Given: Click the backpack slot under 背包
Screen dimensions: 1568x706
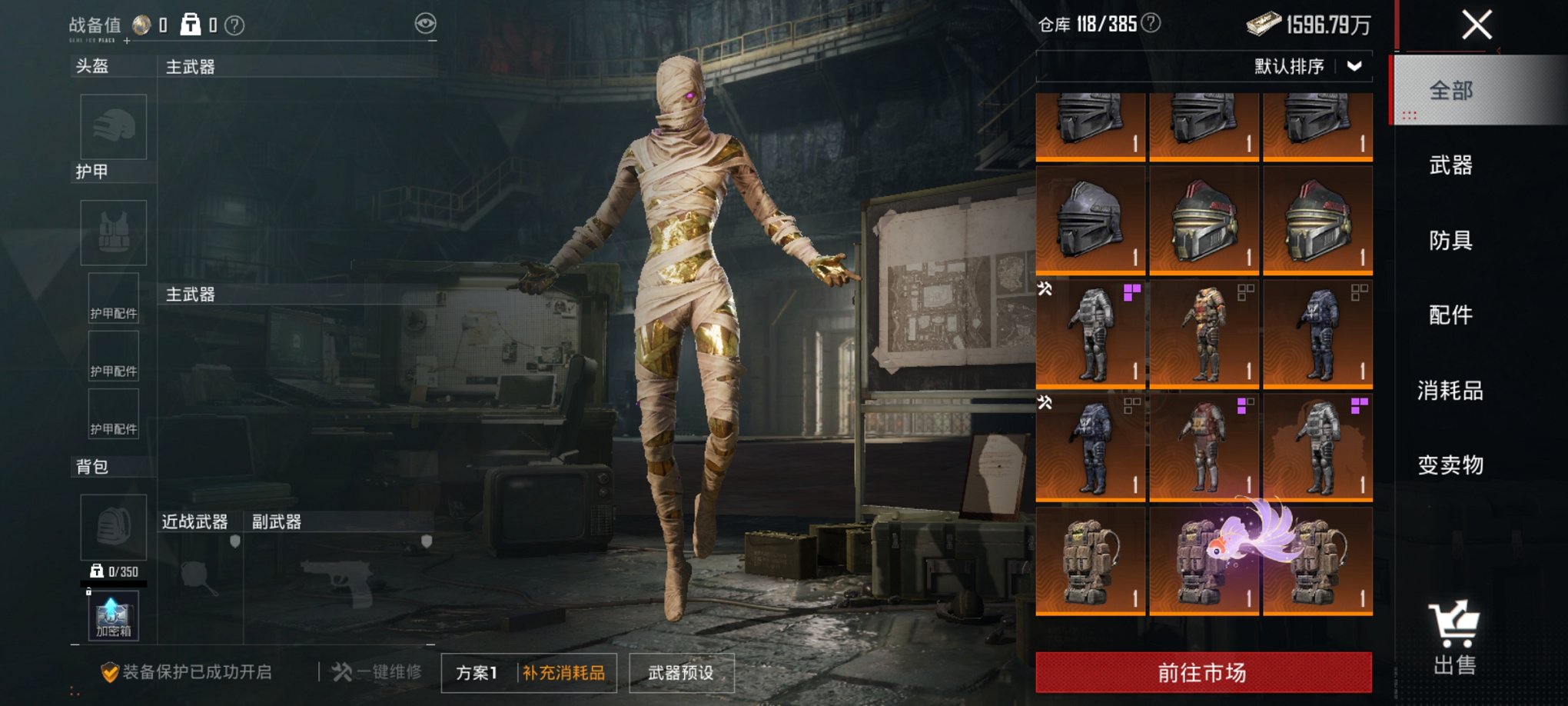Looking at the screenshot, I should 112,528.
